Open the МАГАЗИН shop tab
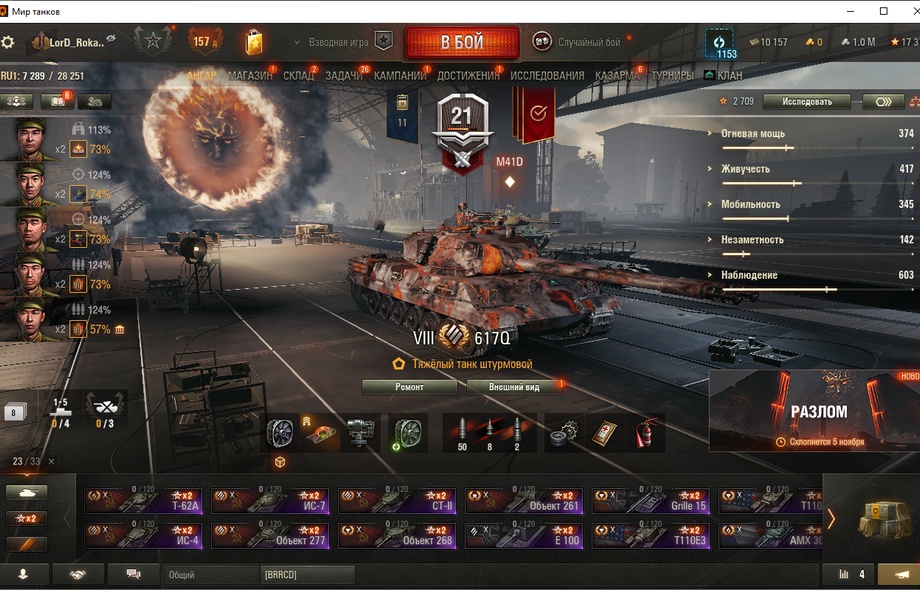Image resolution: width=920 pixels, height=590 pixels. (249, 76)
